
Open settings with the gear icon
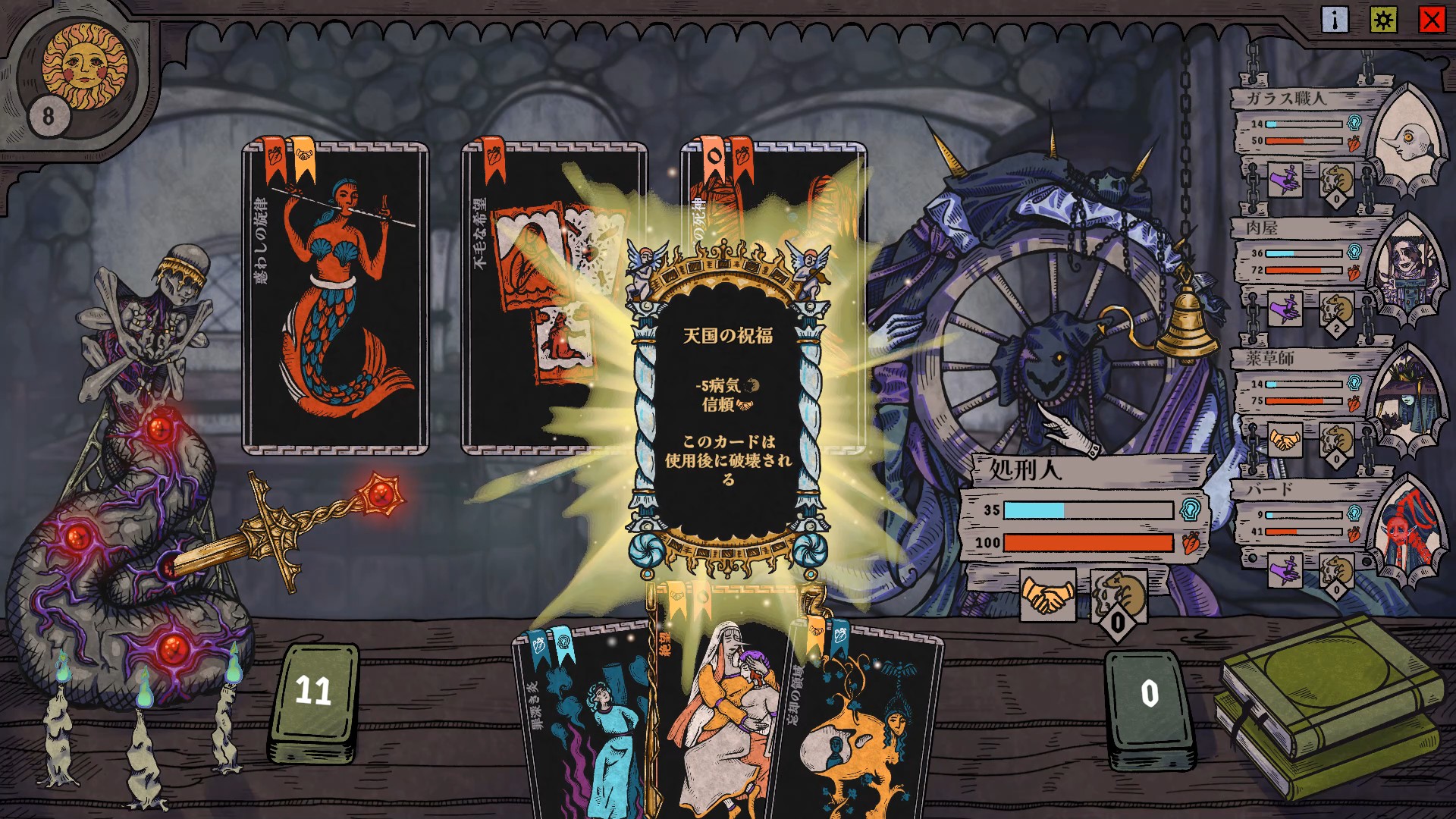[x=1383, y=20]
